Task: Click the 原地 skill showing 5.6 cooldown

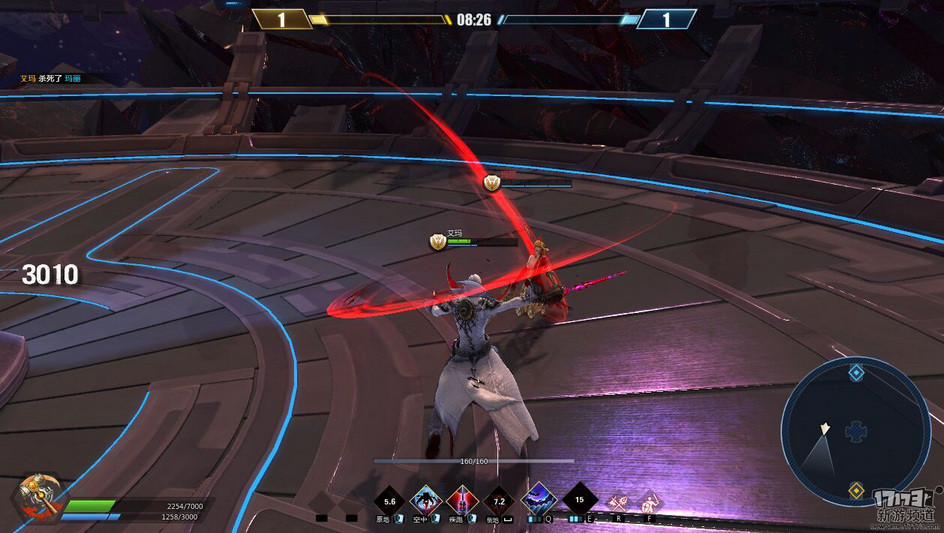Action: coord(389,500)
